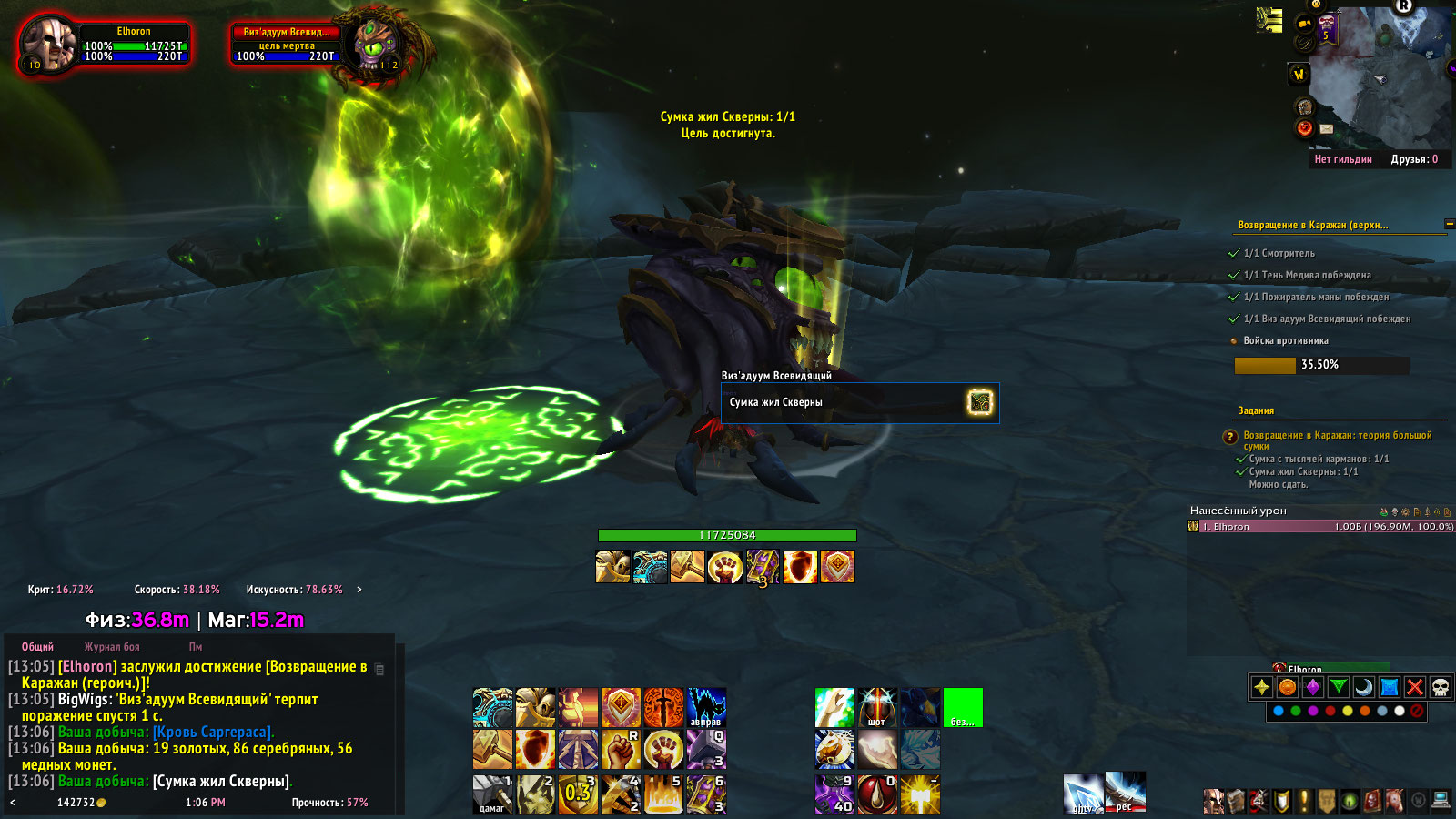This screenshot has width=1456, height=819.
Task: Use the red blood drop ability
Action: coord(877,794)
